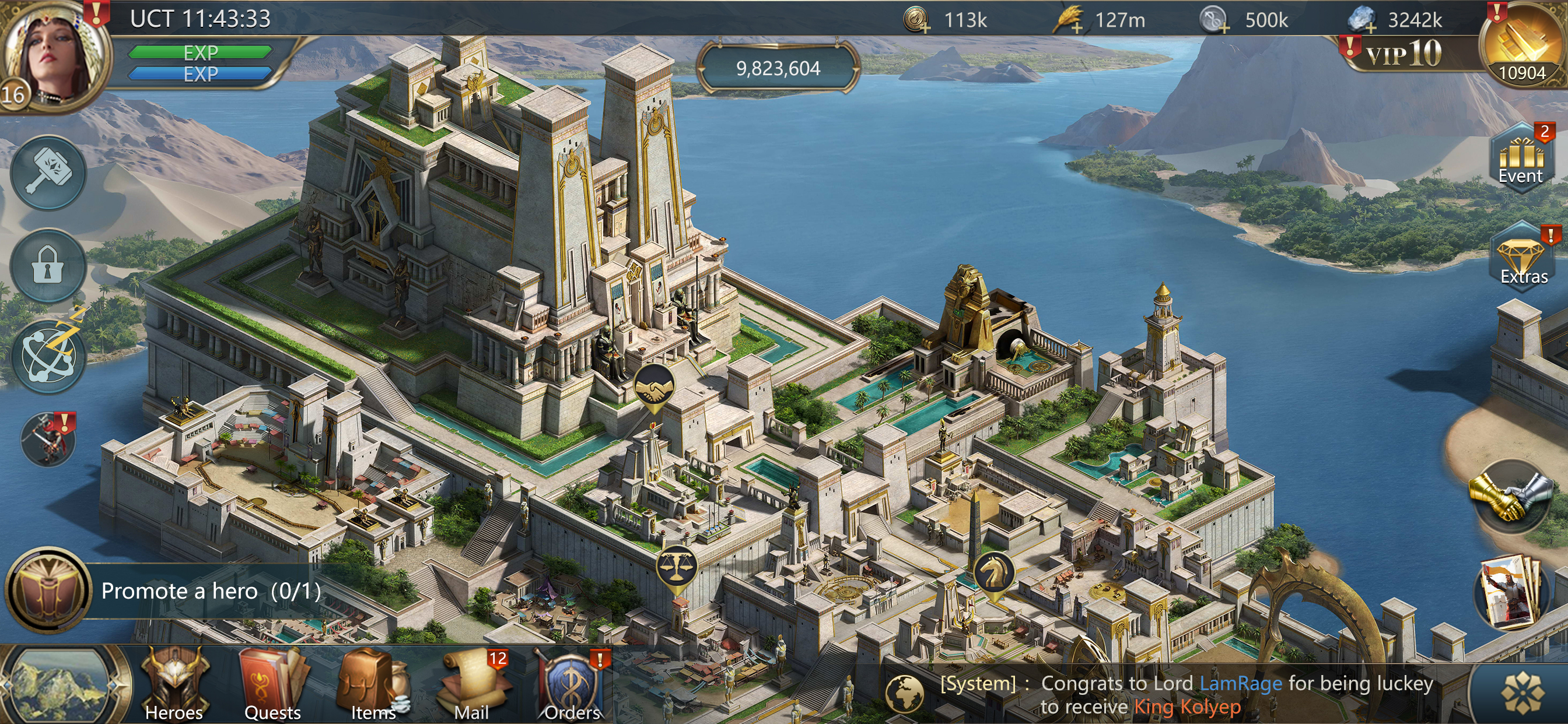Open the hammer build menu

tap(48, 171)
